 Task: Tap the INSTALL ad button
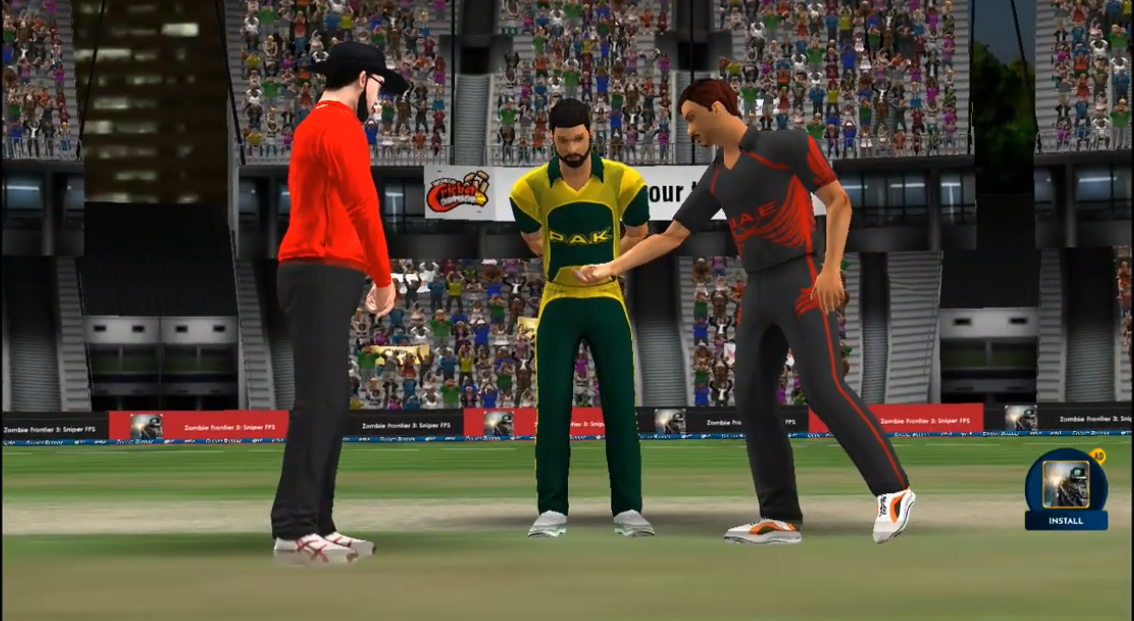pos(1065,520)
